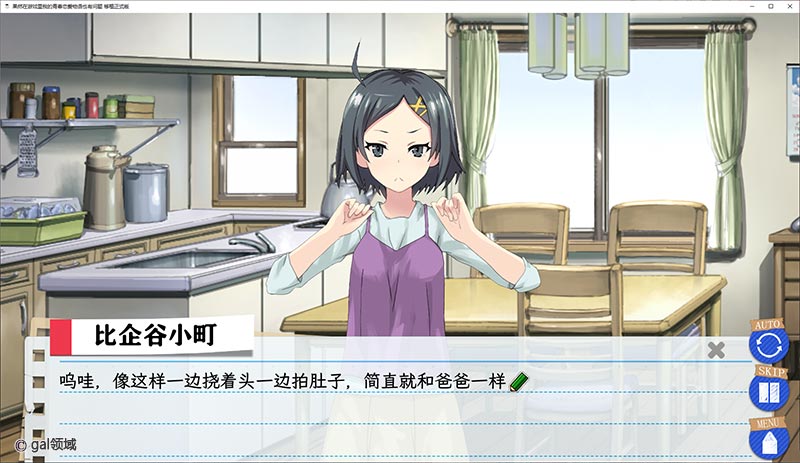Hide the dialogue box with the X
This screenshot has width=800, height=463.
pyautogui.click(x=716, y=350)
